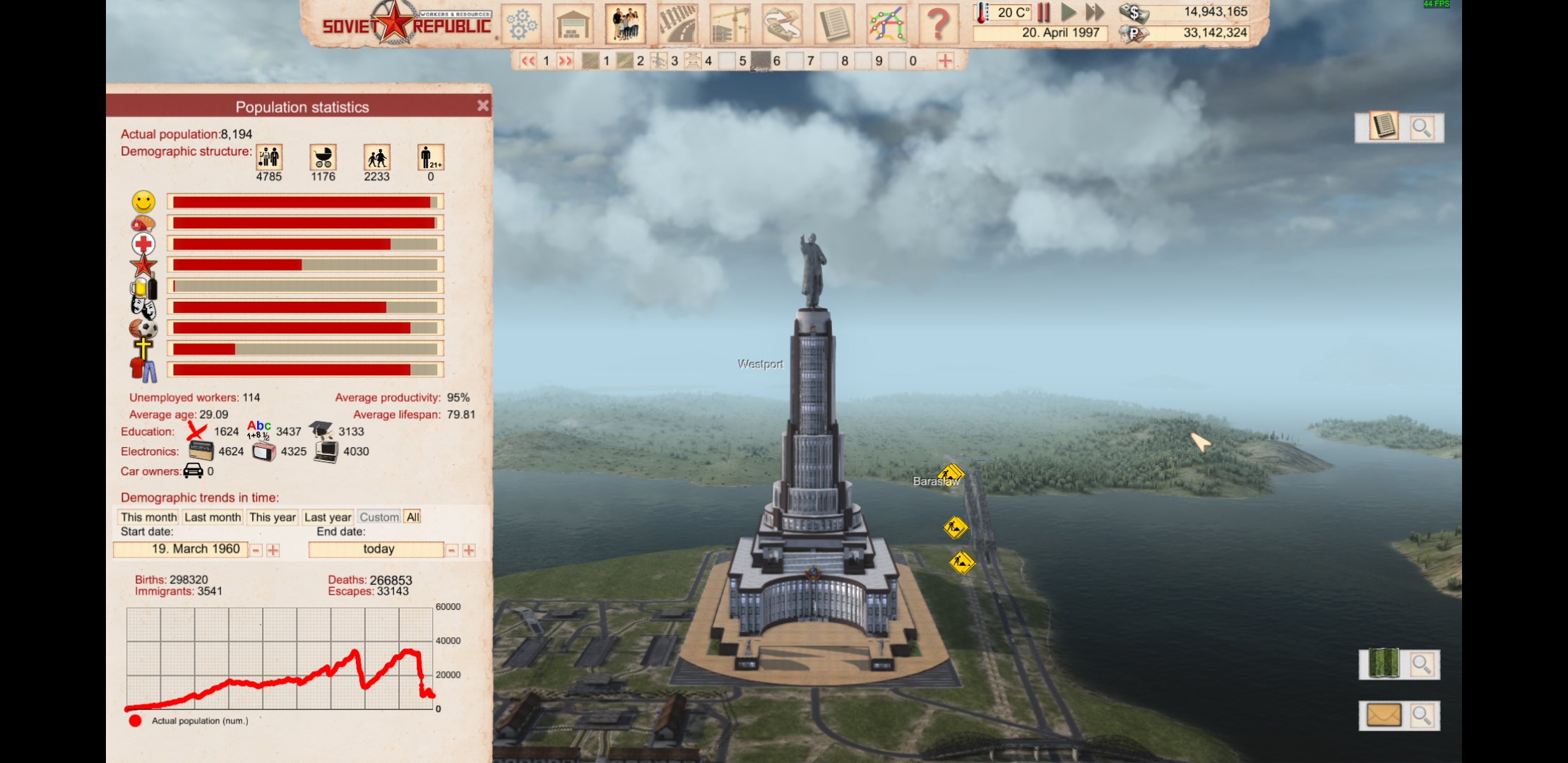The image size is (1568, 763).
Task: Open the population statistics toolbar button
Action: point(625,24)
